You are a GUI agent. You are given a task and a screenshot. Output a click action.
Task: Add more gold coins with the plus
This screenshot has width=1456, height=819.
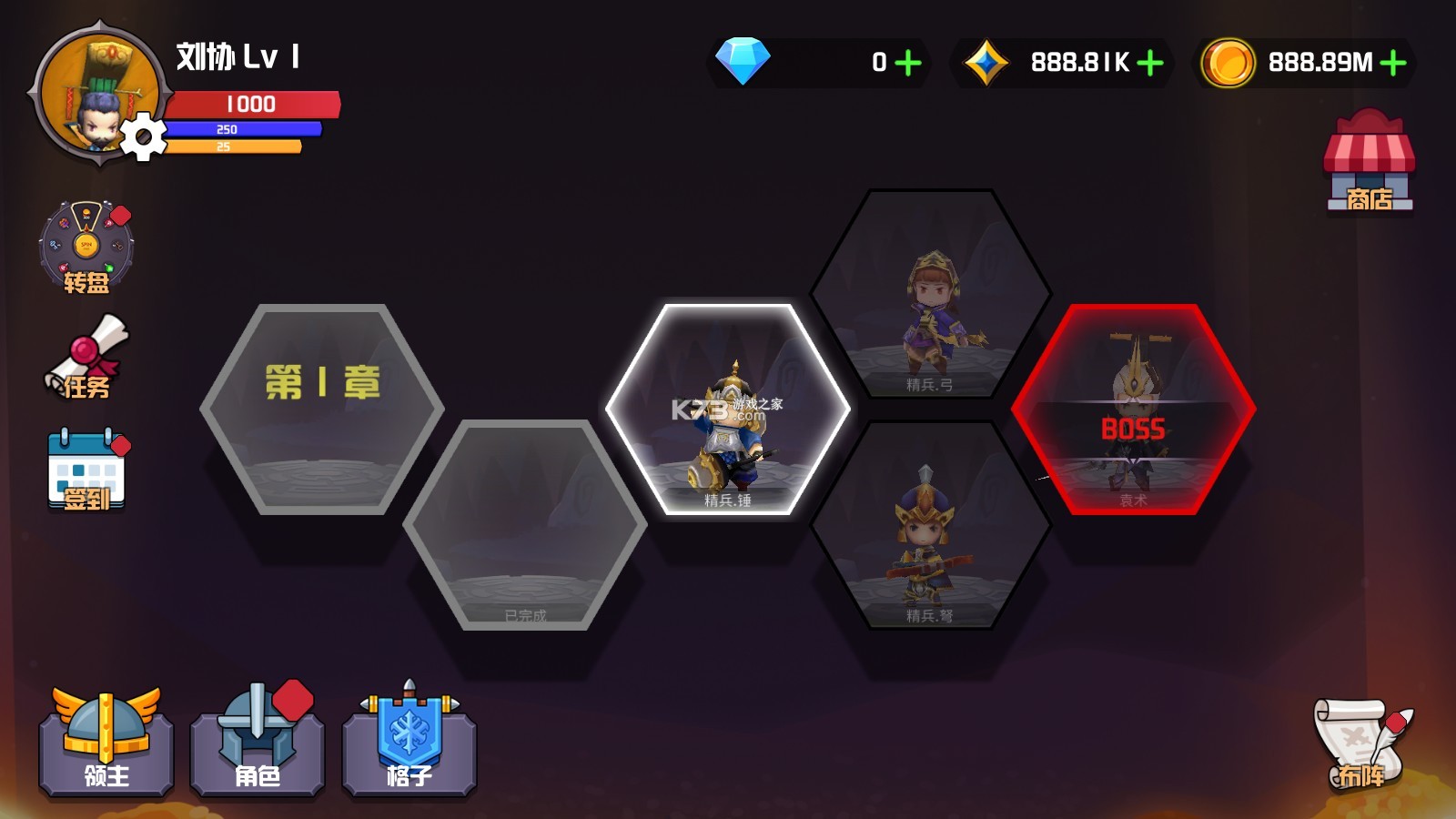[1393, 63]
